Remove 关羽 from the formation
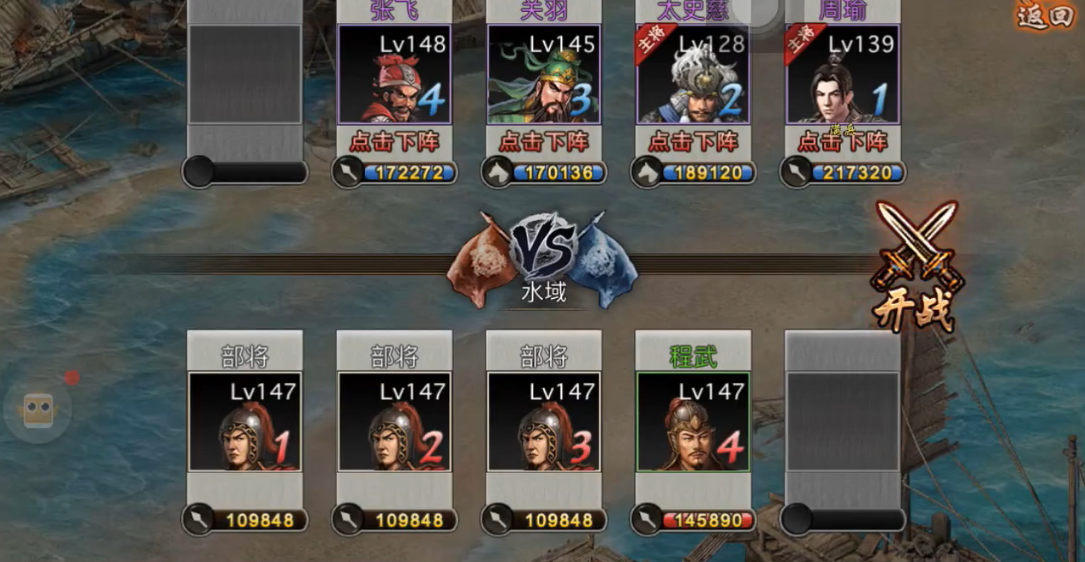This screenshot has width=1085, height=562. pos(544,142)
